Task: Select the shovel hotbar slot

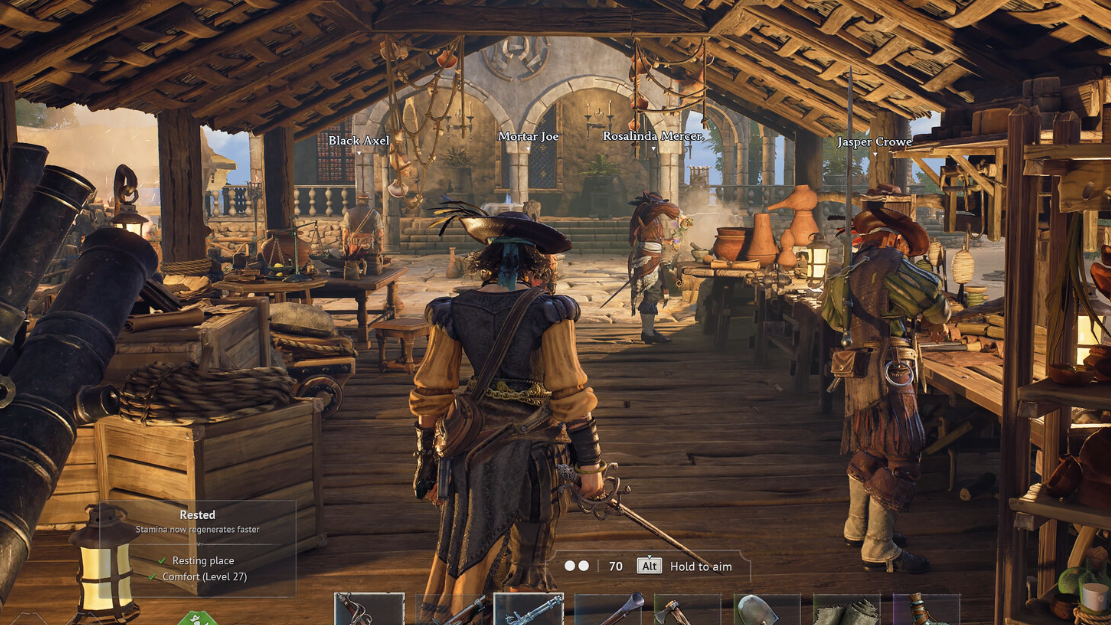Action: pos(767,610)
